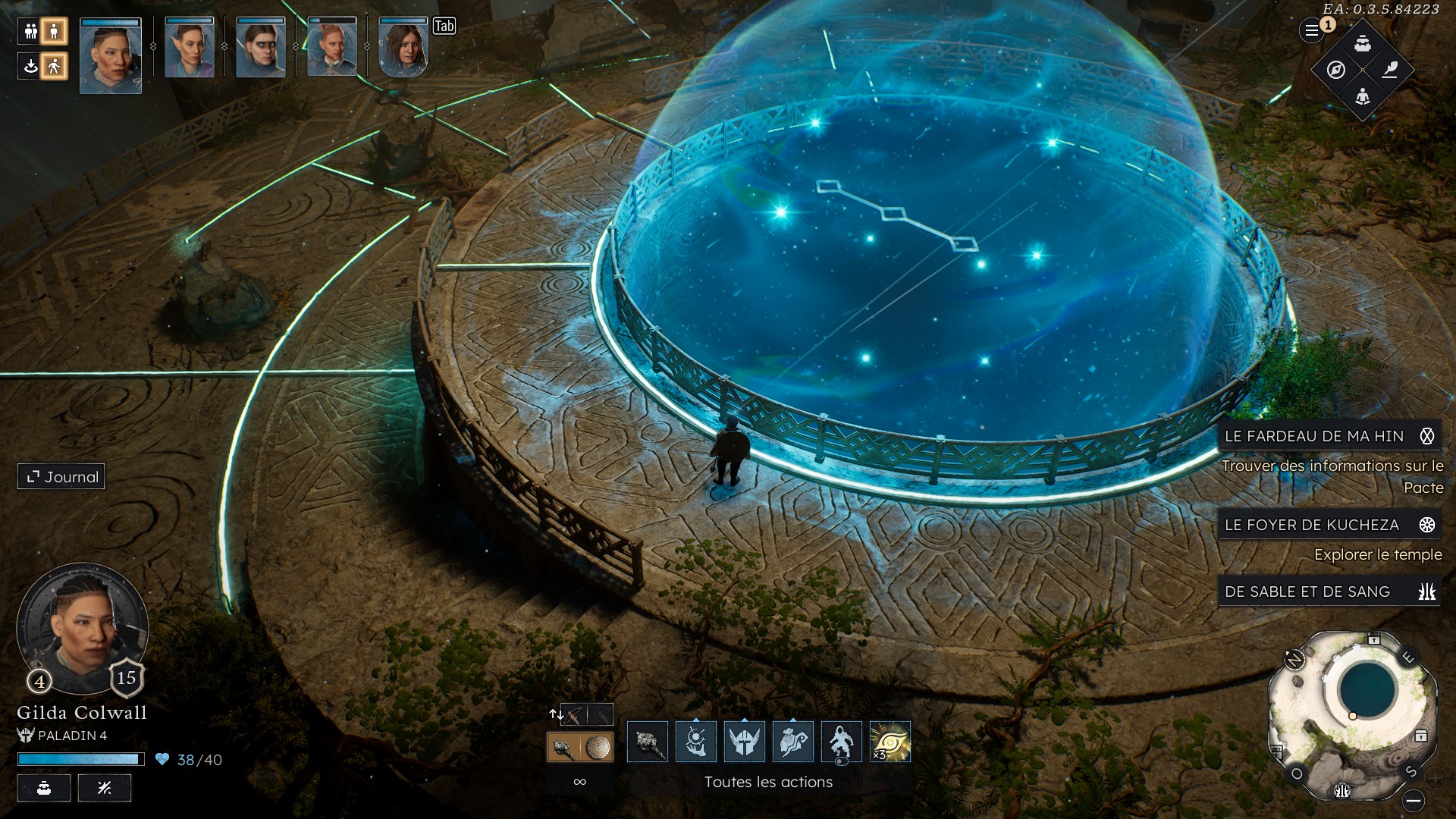Open the map via compass icon
Image resolution: width=1456 pixels, height=819 pixels.
(1336, 70)
